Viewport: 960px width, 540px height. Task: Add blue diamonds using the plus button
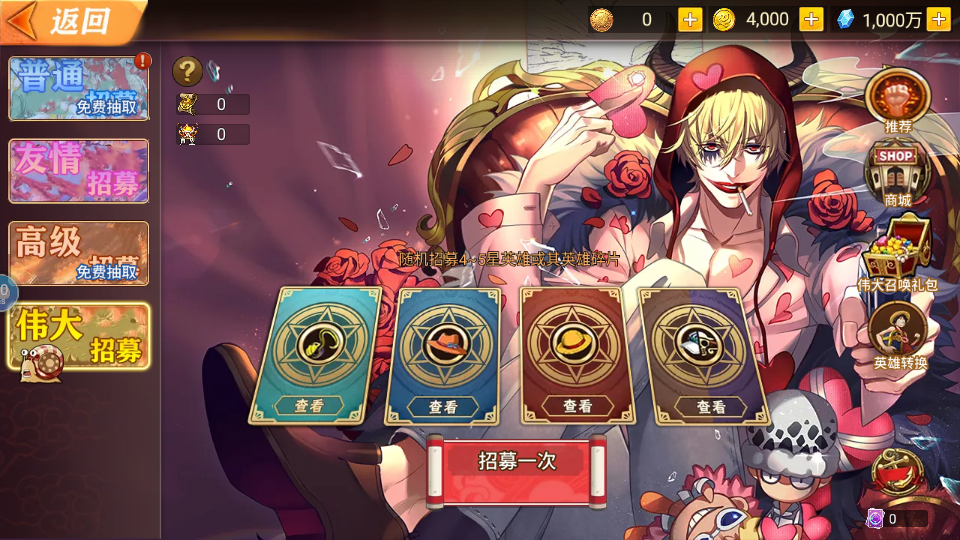(938, 19)
